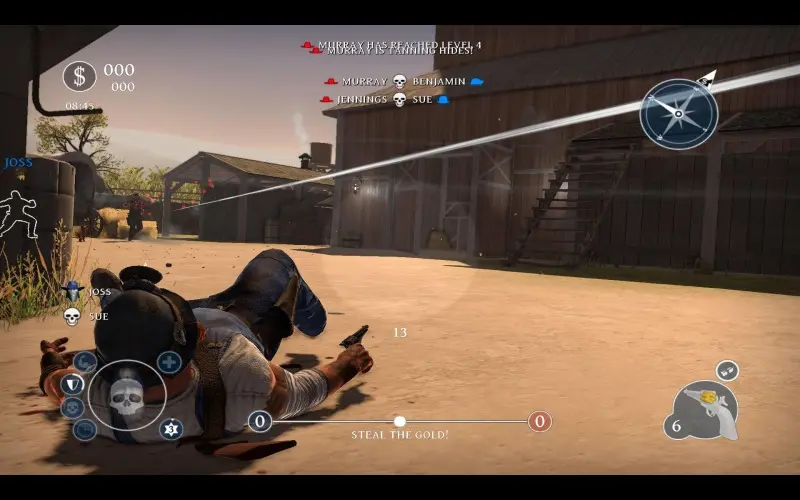Select the shield icon on the ability wheel
This screenshot has width=800, height=500.
click(71, 383)
